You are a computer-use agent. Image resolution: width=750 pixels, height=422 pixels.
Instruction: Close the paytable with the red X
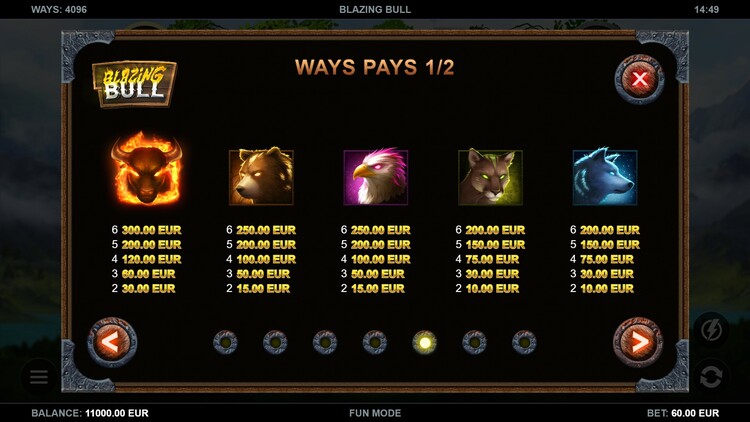click(x=639, y=78)
